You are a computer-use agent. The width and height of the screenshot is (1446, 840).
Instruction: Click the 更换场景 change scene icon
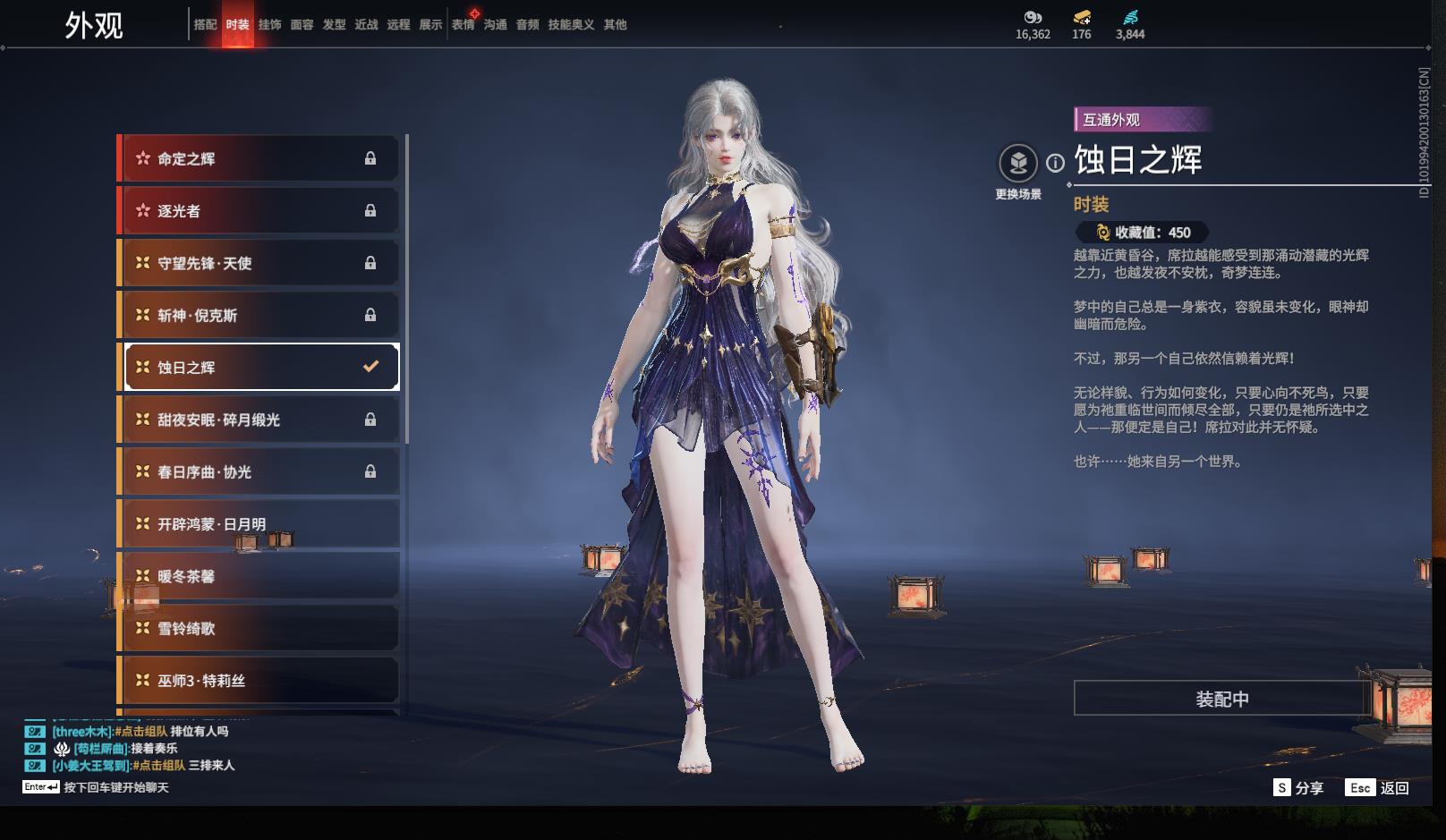pos(1018,164)
